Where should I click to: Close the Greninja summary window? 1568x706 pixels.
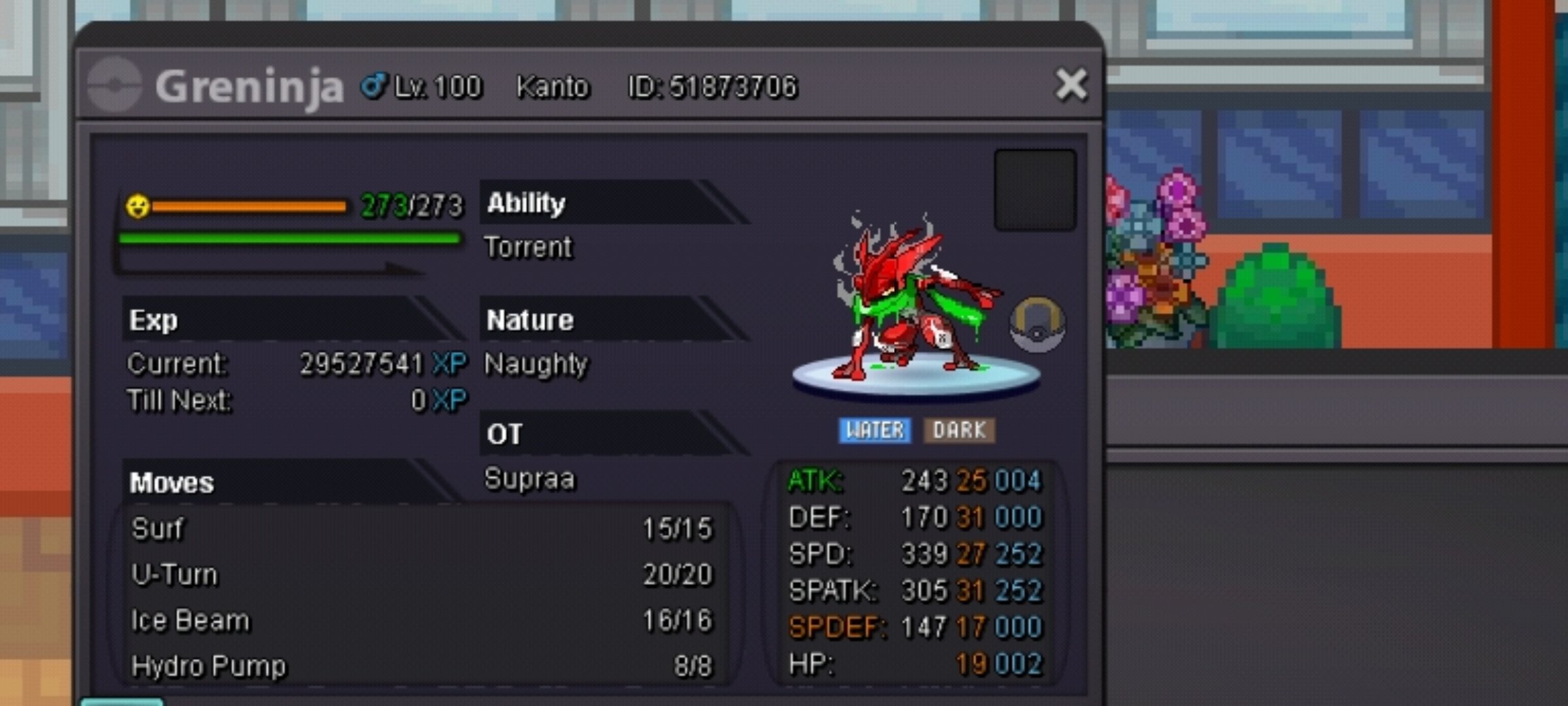click(x=1071, y=86)
